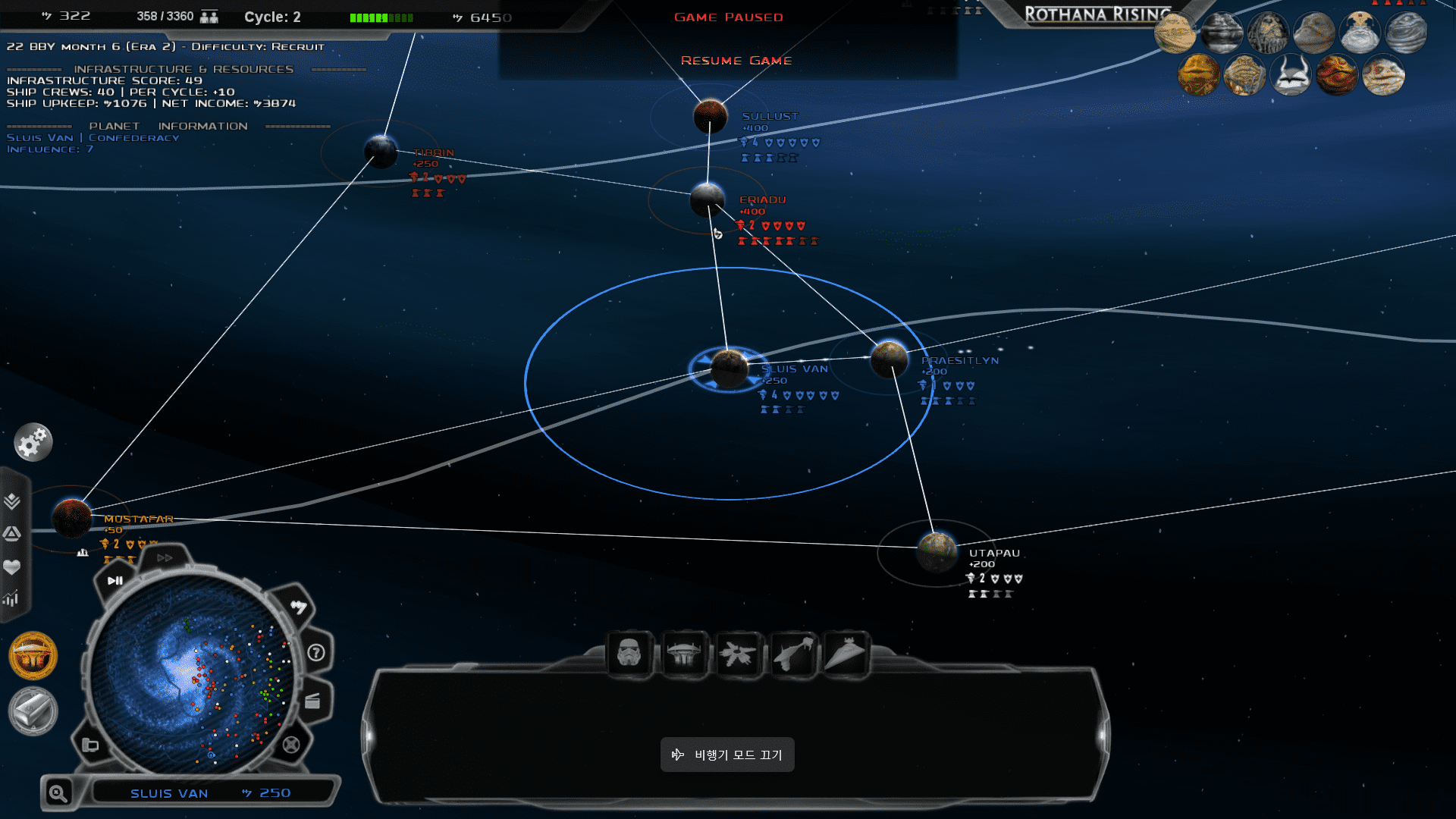The width and height of the screenshot is (1456, 819).
Task: Click the silver ingot resource icon
Action: tap(33, 711)
